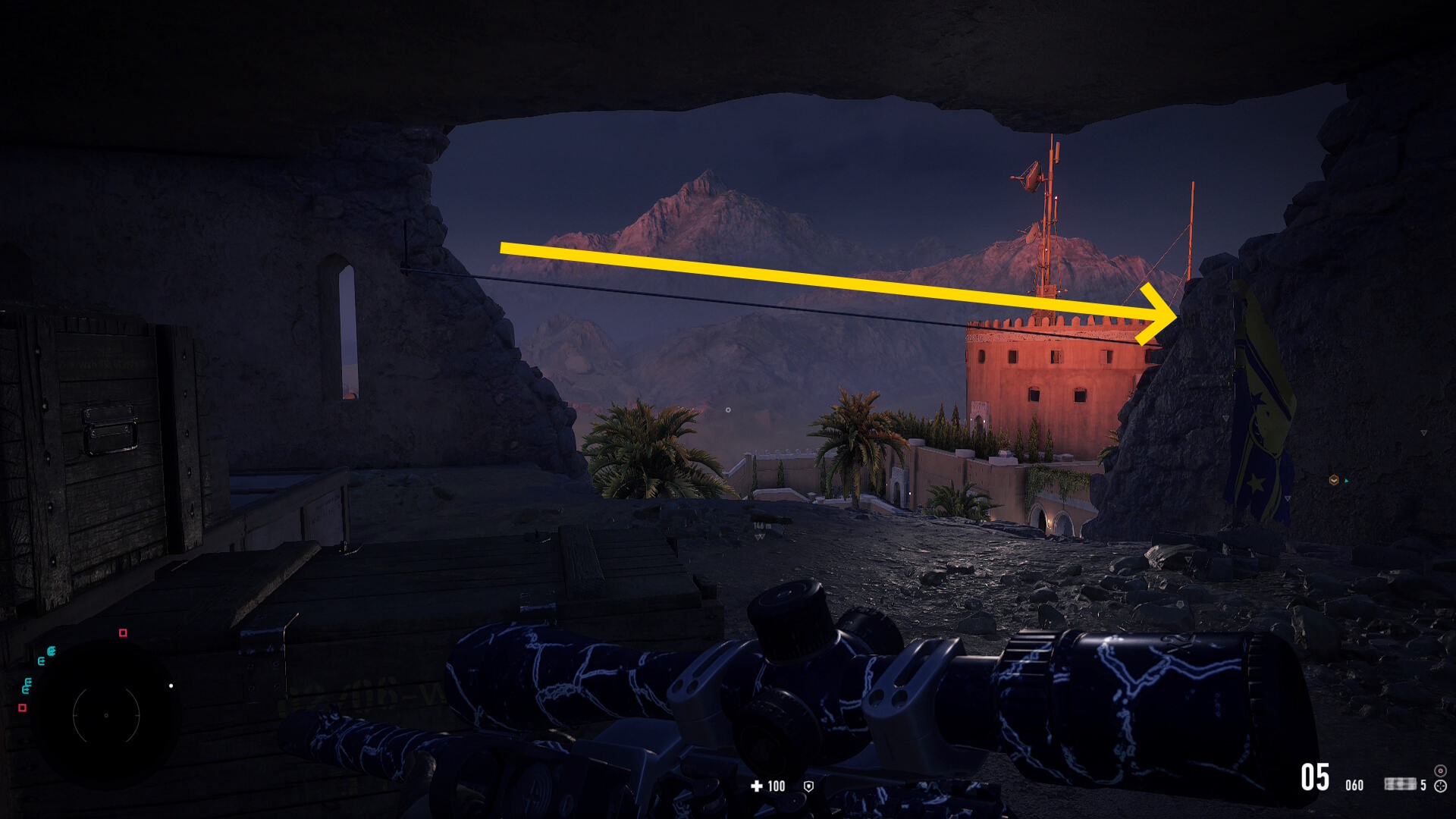The image size is (1456, 819).
Task: Click the circular minimap radar
Action: pyautogui.click(x=106, y=714)
